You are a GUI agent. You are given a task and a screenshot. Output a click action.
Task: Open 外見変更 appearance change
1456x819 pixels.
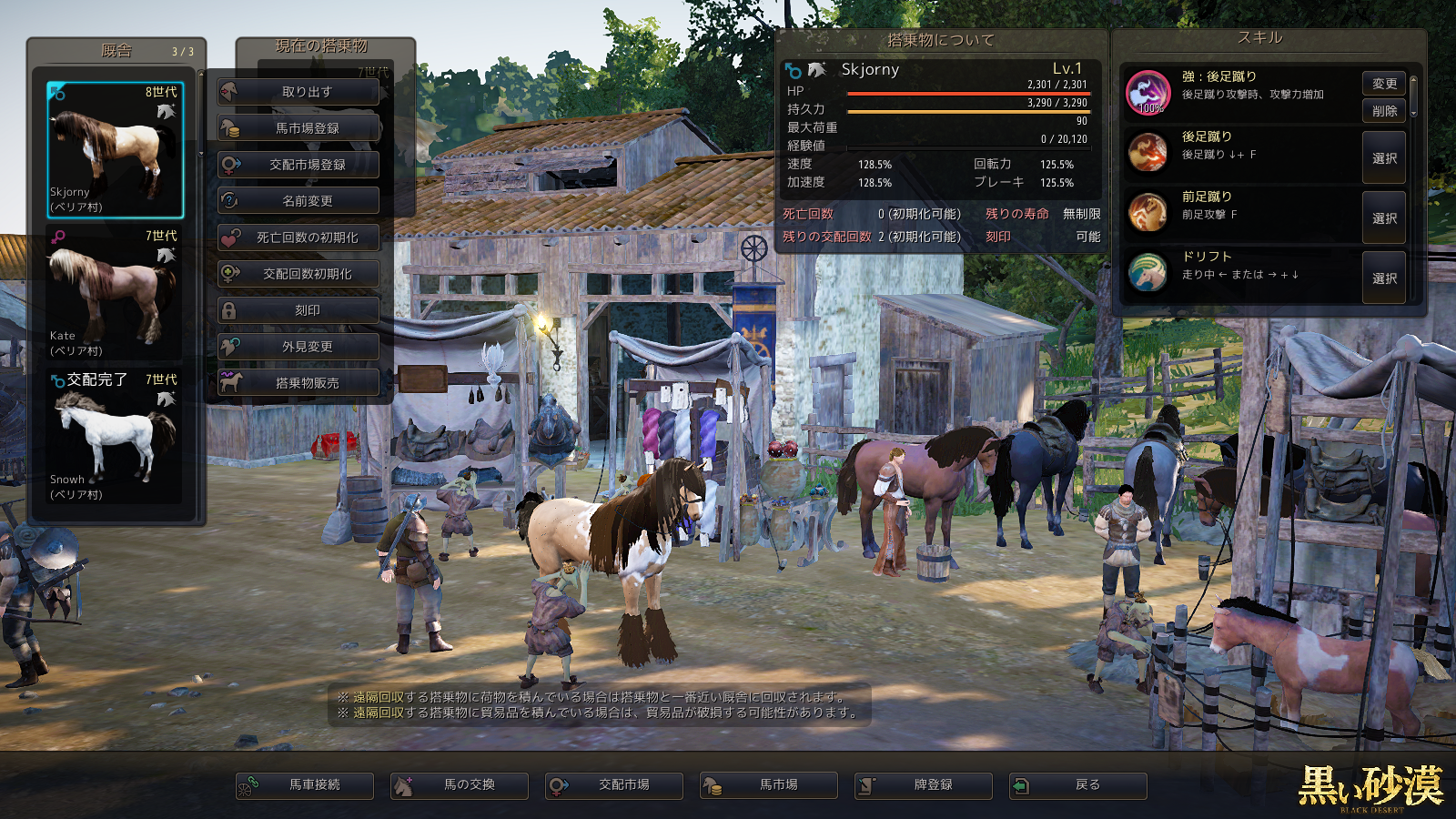coord(298,347)
